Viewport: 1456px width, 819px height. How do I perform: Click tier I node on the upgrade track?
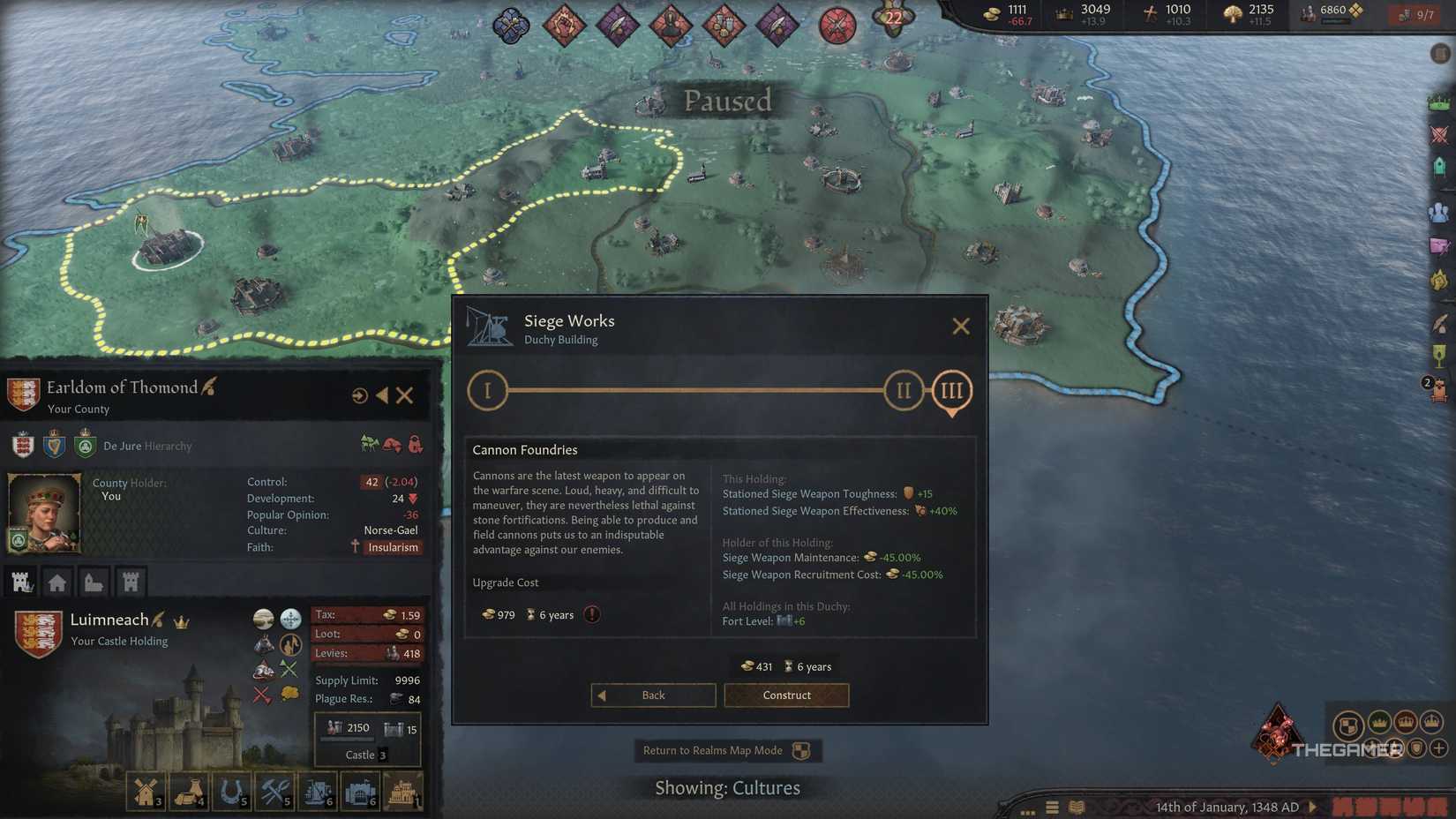[488, 389]
